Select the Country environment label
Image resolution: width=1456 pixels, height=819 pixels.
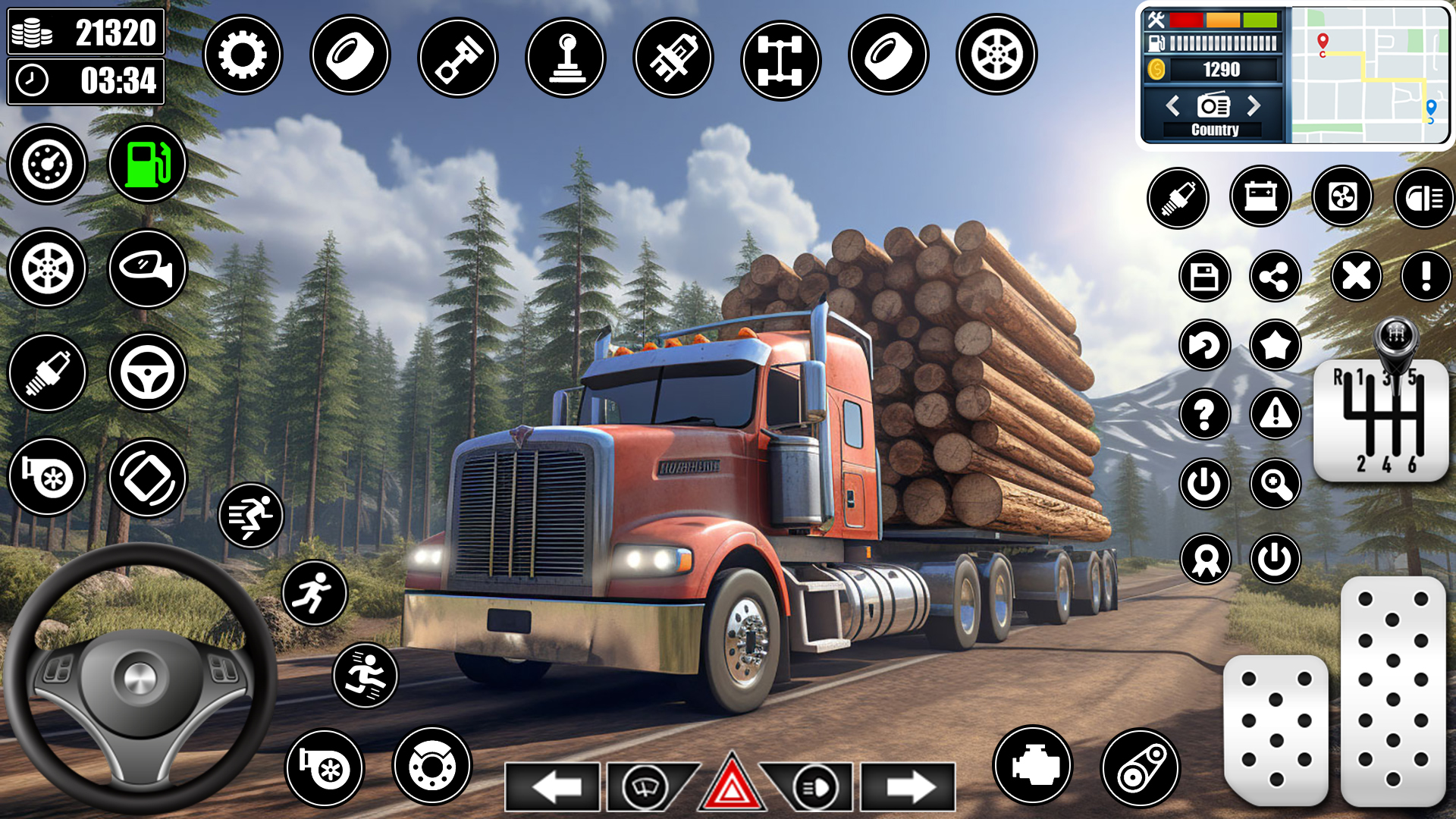coord(1214,130)
